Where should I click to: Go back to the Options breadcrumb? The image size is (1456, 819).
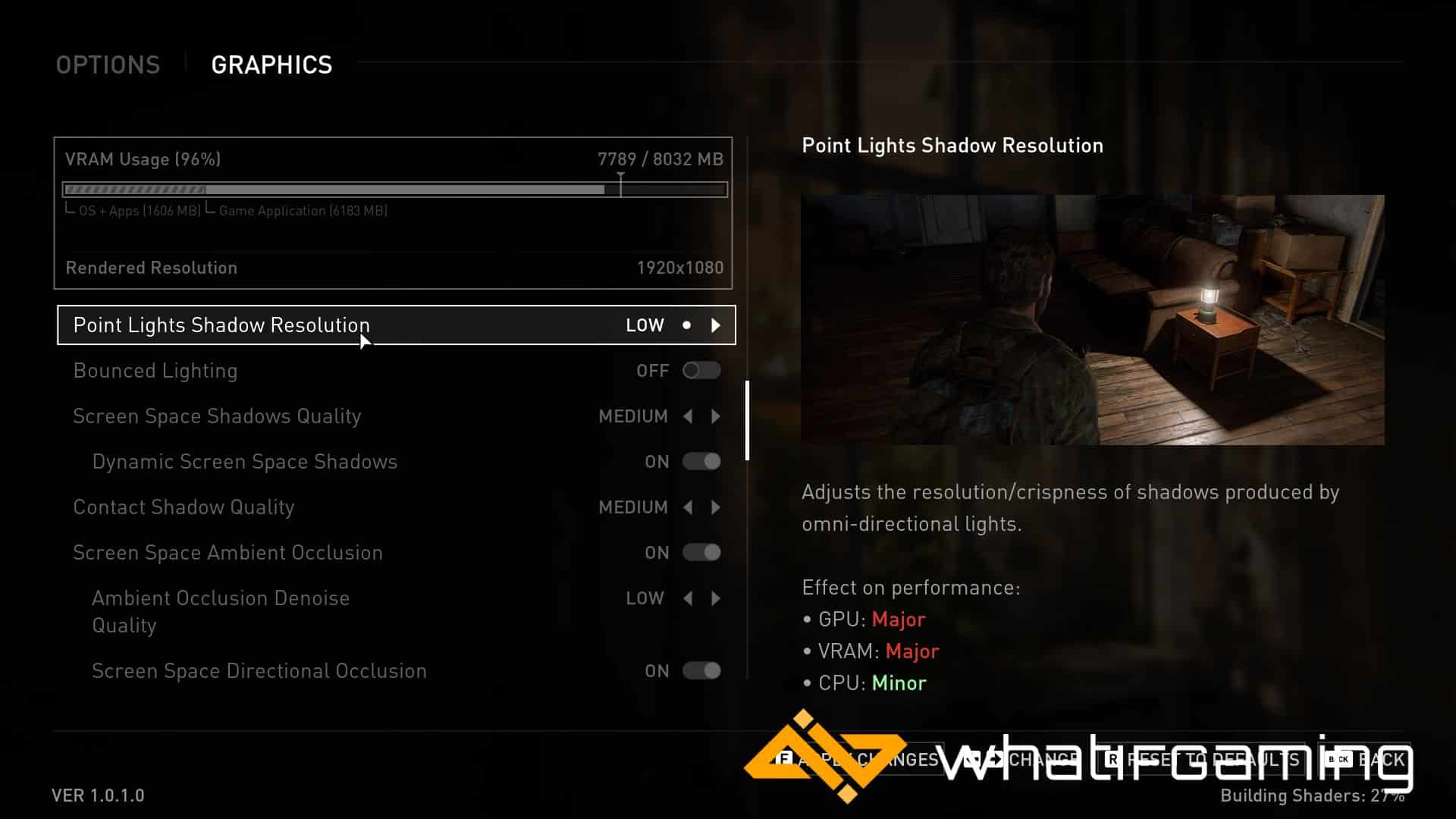108,65
